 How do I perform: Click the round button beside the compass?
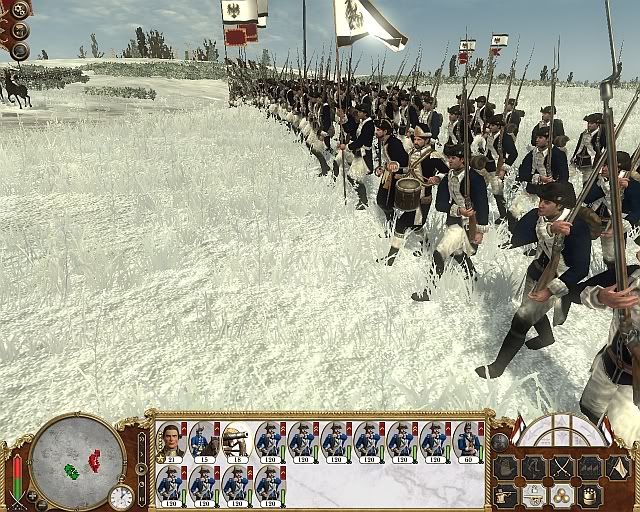click(x=500, y=441)
